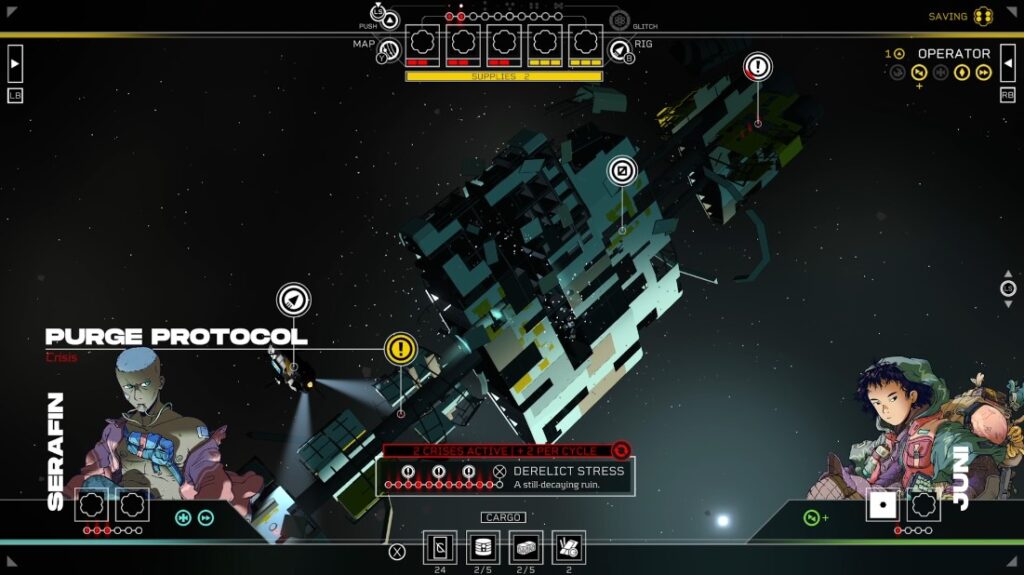This screenshot has height=575, width=1024.
Task: Select the Supplies bar
Action: pos(504,76)
